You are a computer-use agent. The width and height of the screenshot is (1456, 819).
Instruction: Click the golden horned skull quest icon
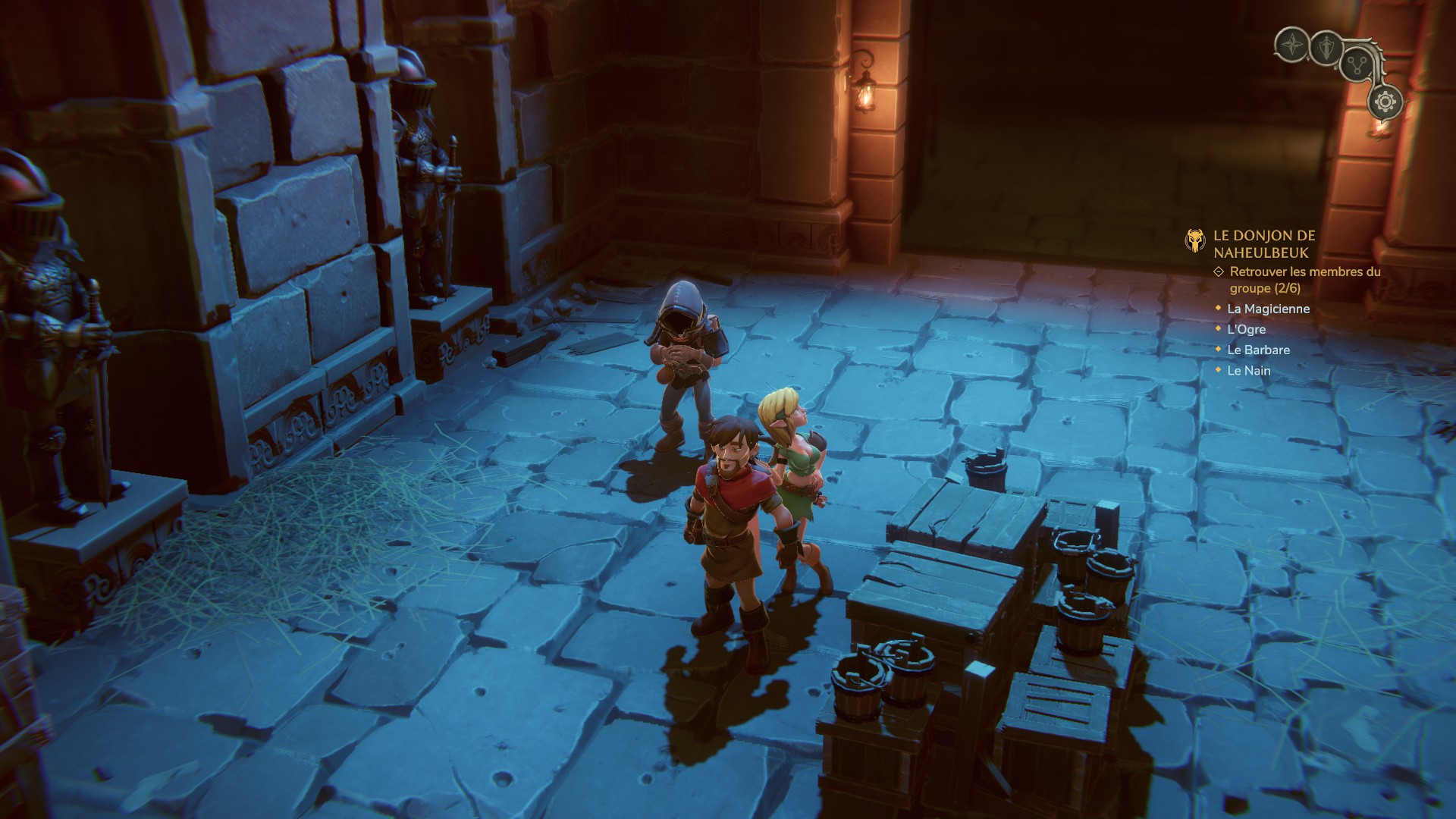coord(1195,241)
